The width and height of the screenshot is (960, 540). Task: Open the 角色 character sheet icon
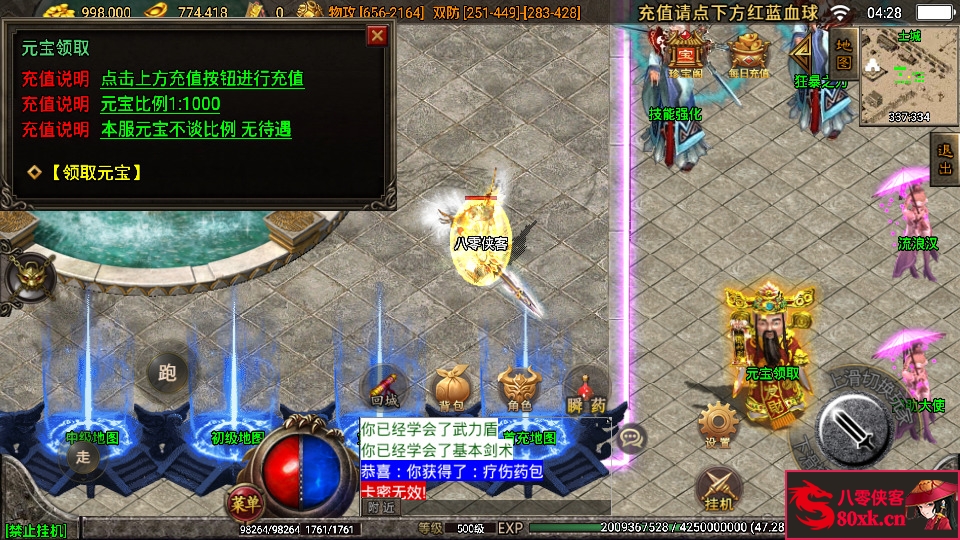click(518, 387)
